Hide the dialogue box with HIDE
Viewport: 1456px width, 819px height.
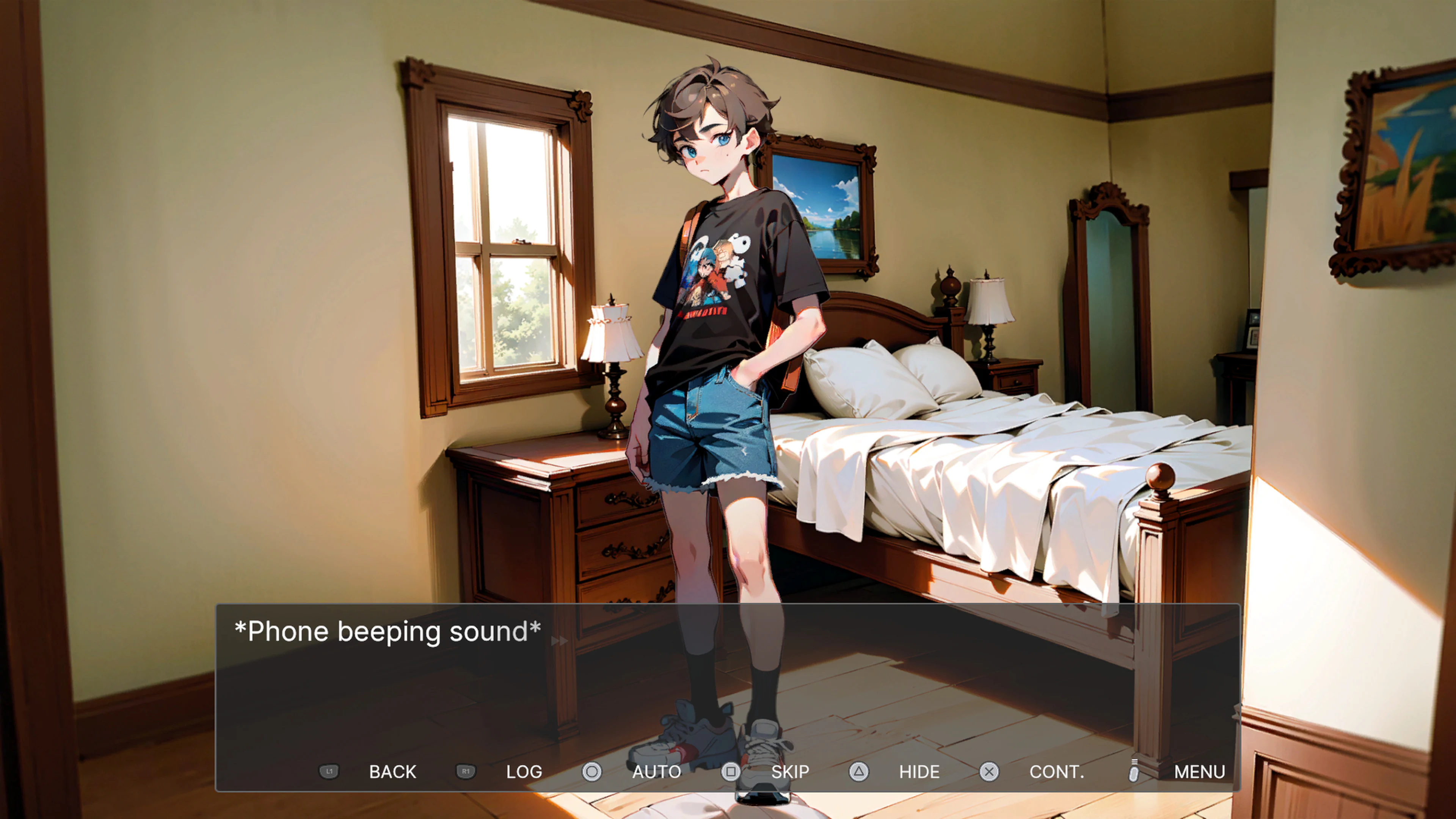coord(918,772)
